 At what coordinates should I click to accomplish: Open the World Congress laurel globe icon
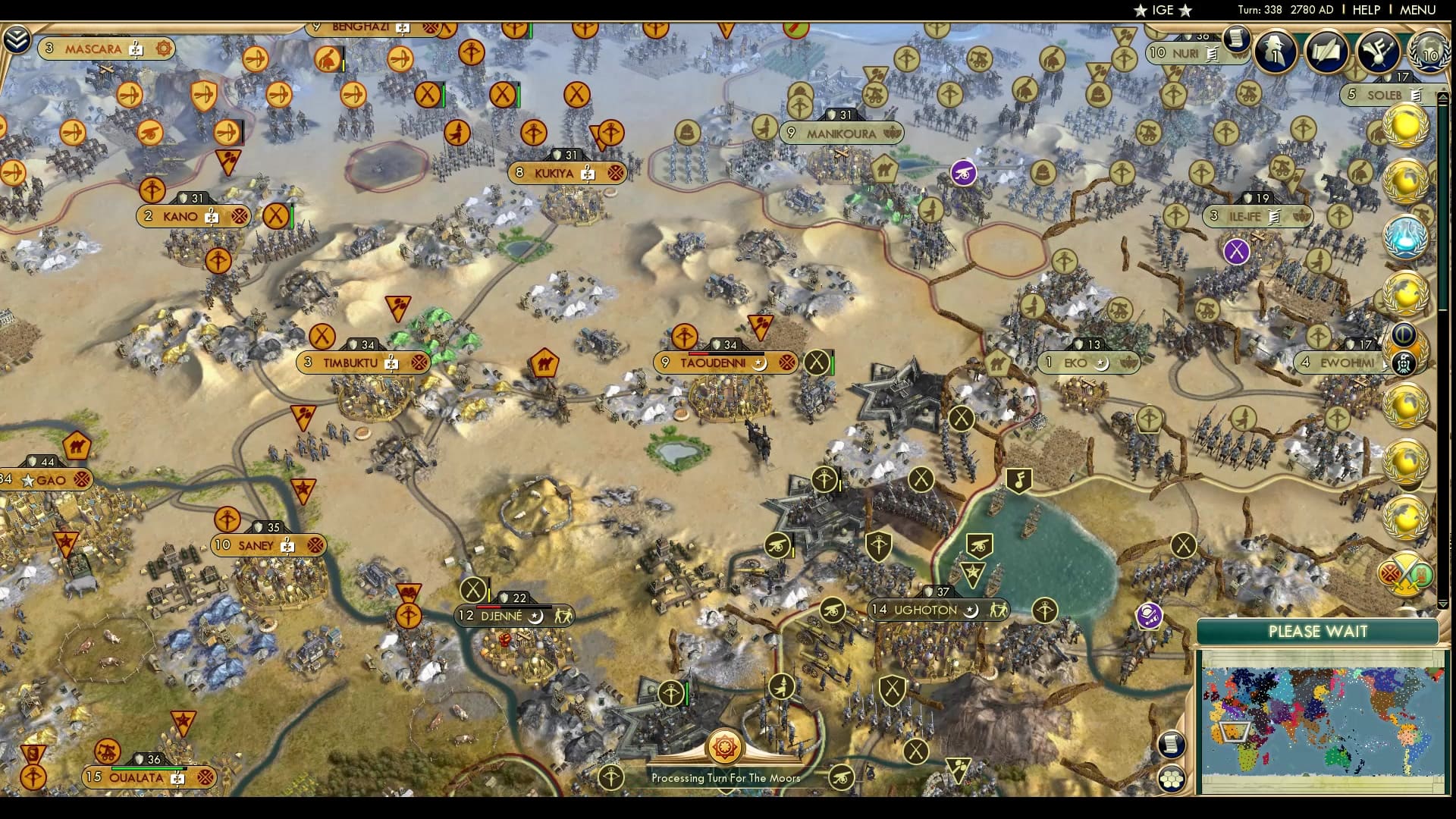(x=1429, y=52)
